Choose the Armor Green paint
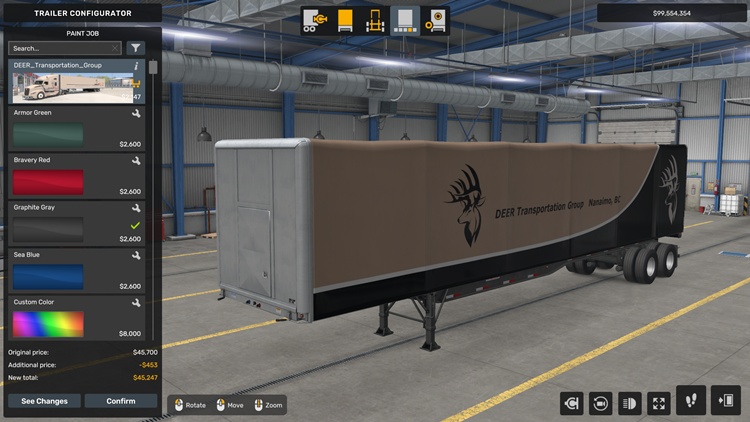The width and height of the screenshot is (750, 422). click(x=76, y=129)
